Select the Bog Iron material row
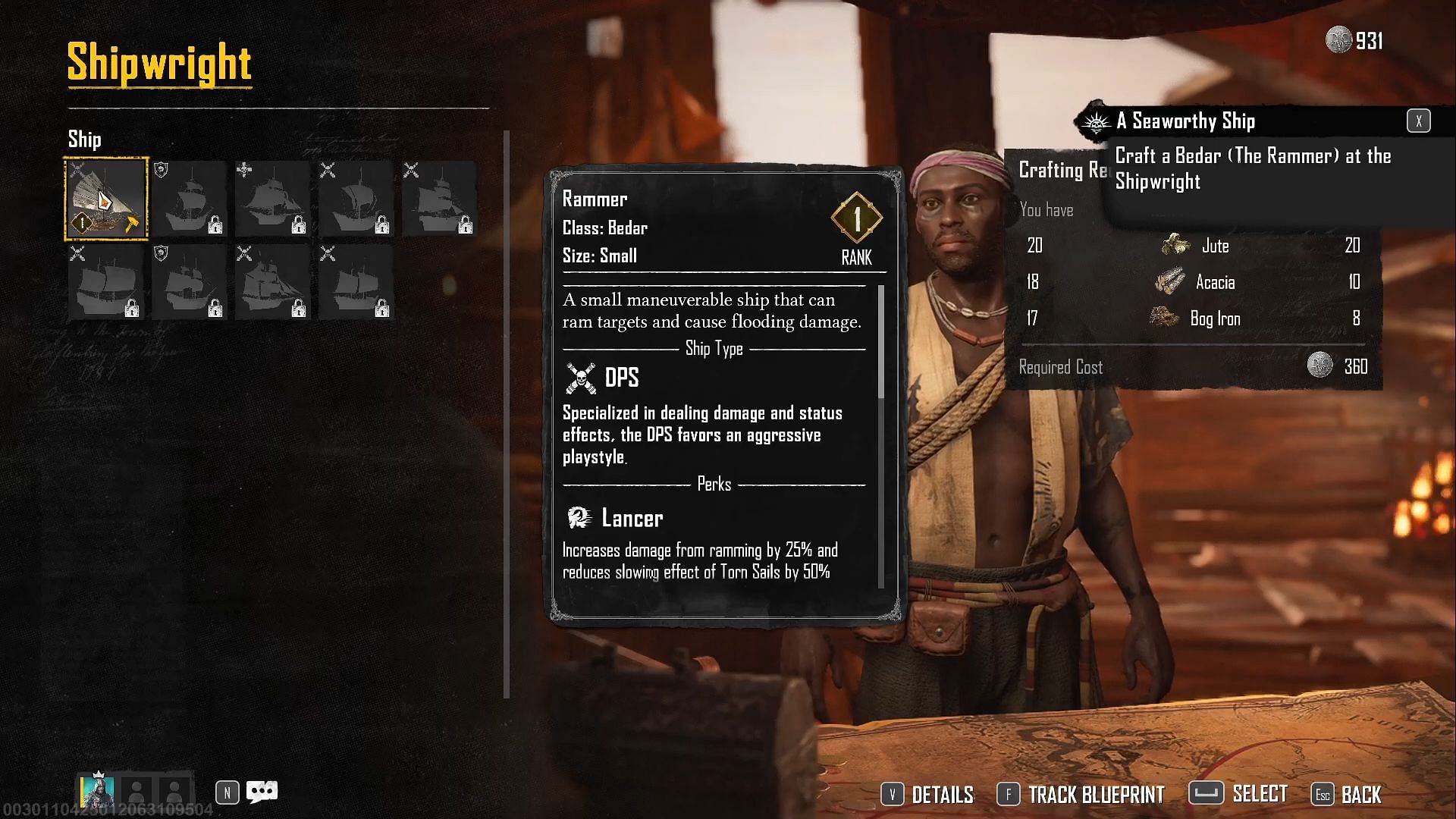 1213,318
